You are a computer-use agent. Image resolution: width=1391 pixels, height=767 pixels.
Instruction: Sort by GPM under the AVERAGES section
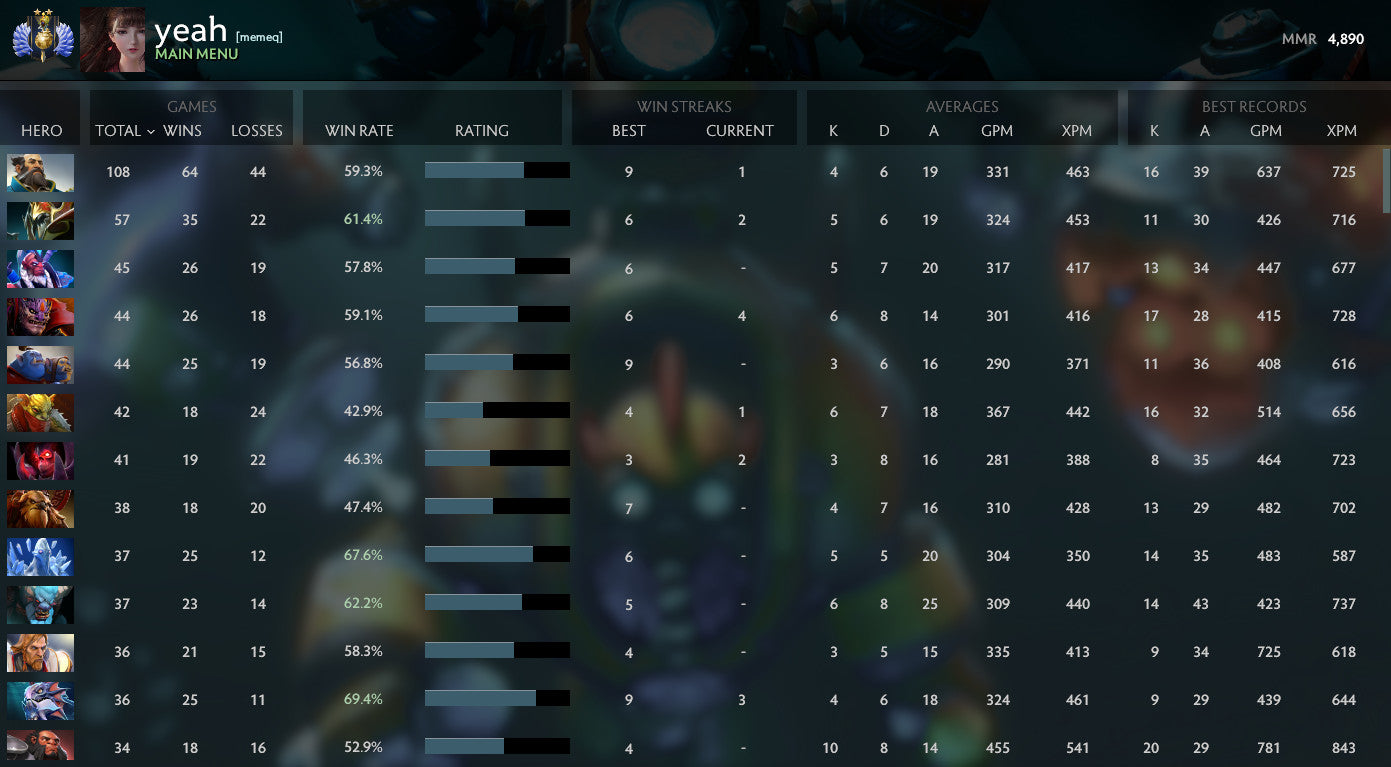click(997, 131)
